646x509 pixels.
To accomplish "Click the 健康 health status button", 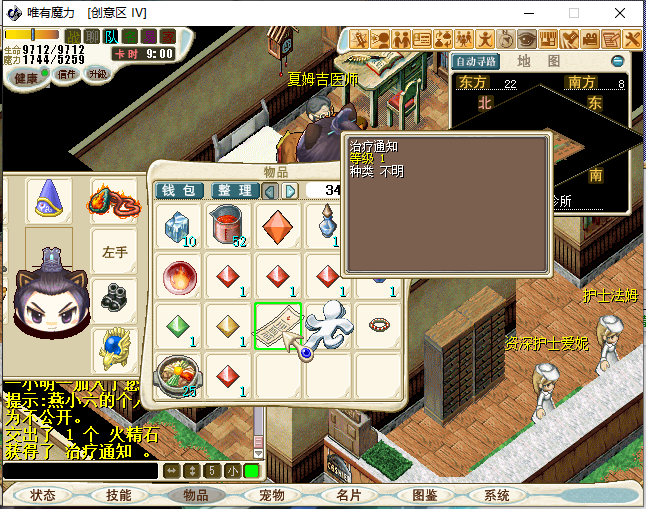I will click(26, 77).
